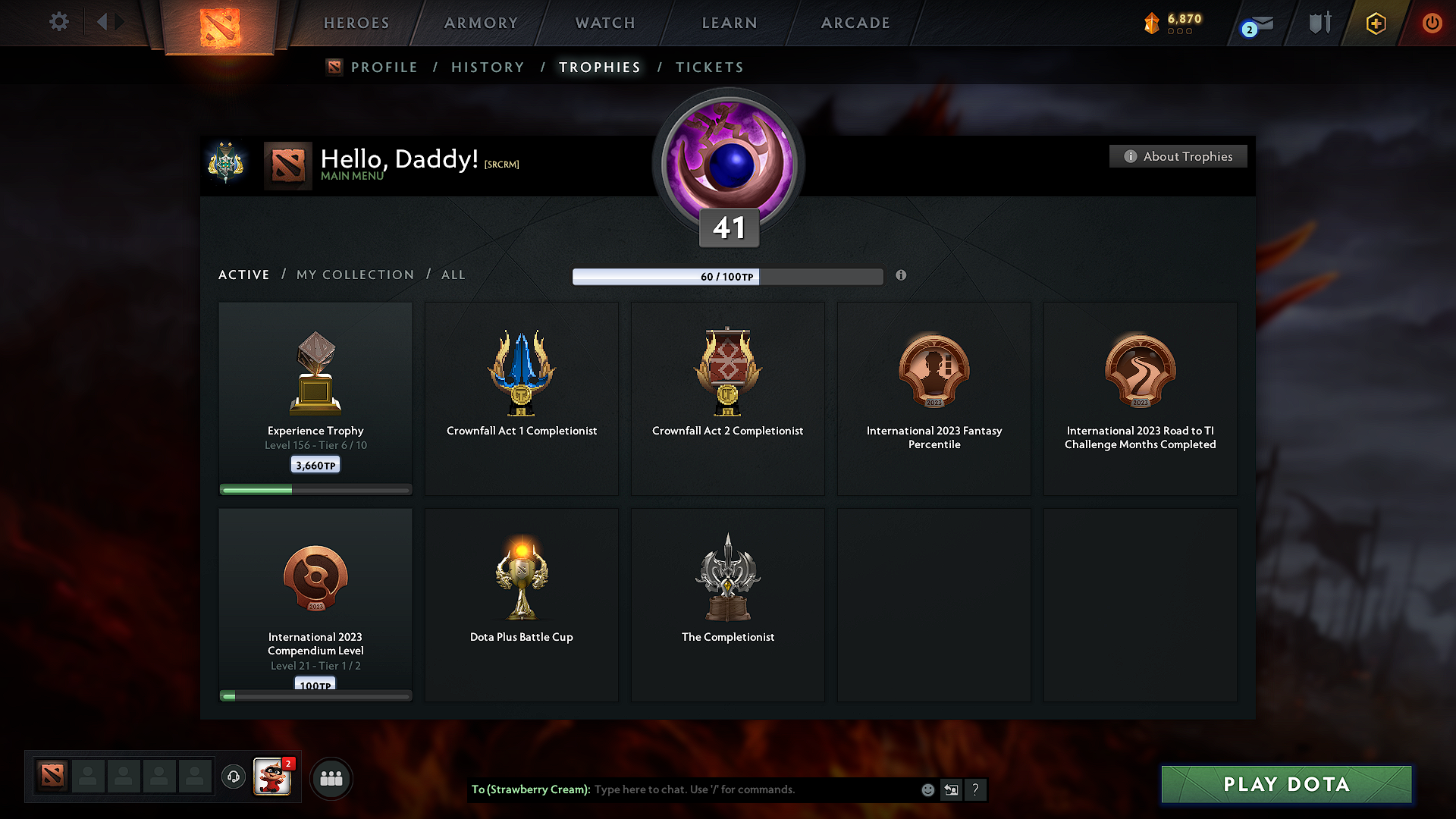Open the friends list icon near chat avatar
This screenshot has width=1456, height=819.
pos(331,778)
